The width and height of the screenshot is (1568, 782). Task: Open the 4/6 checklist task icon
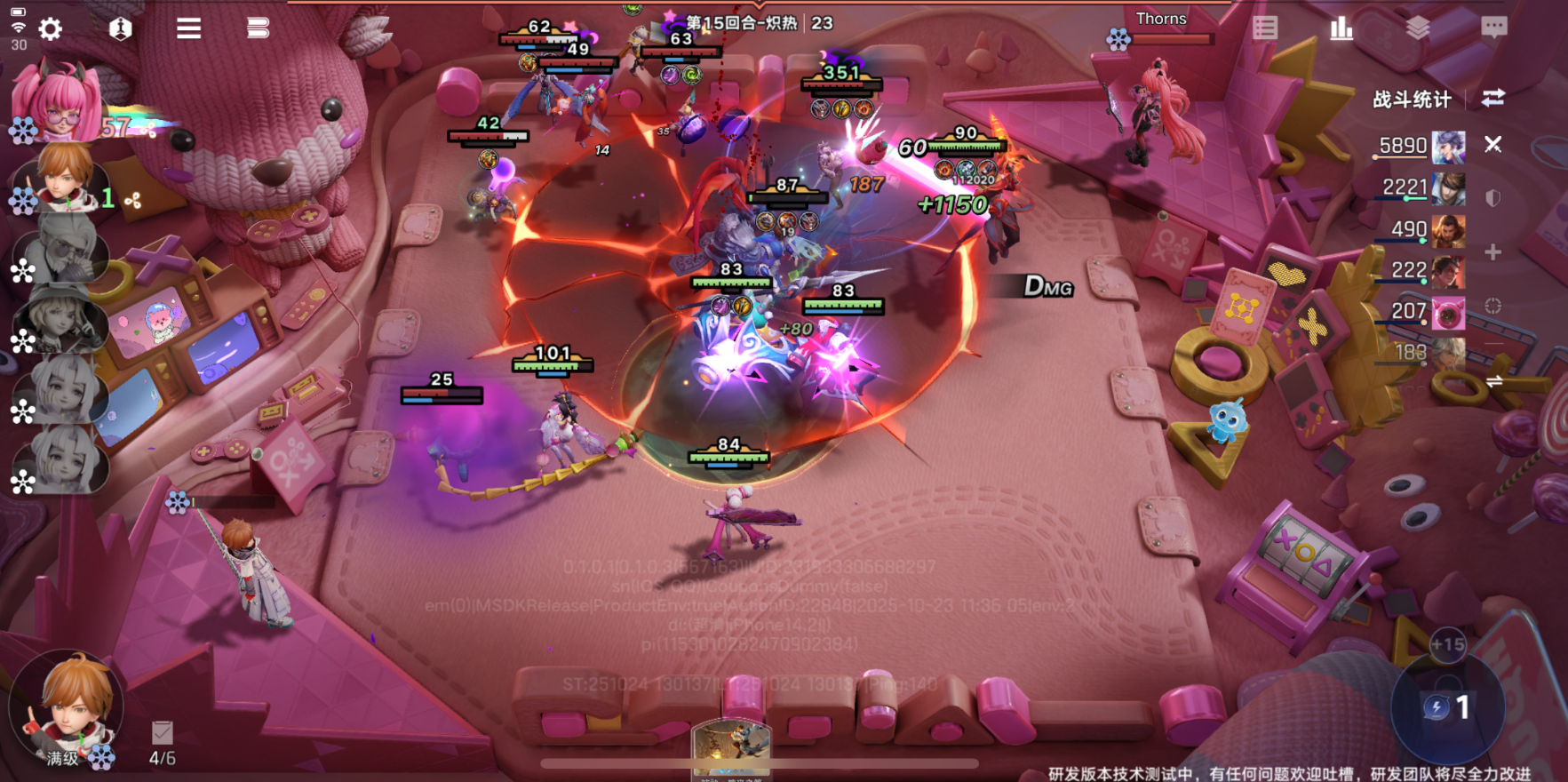[x=162, y=734]
